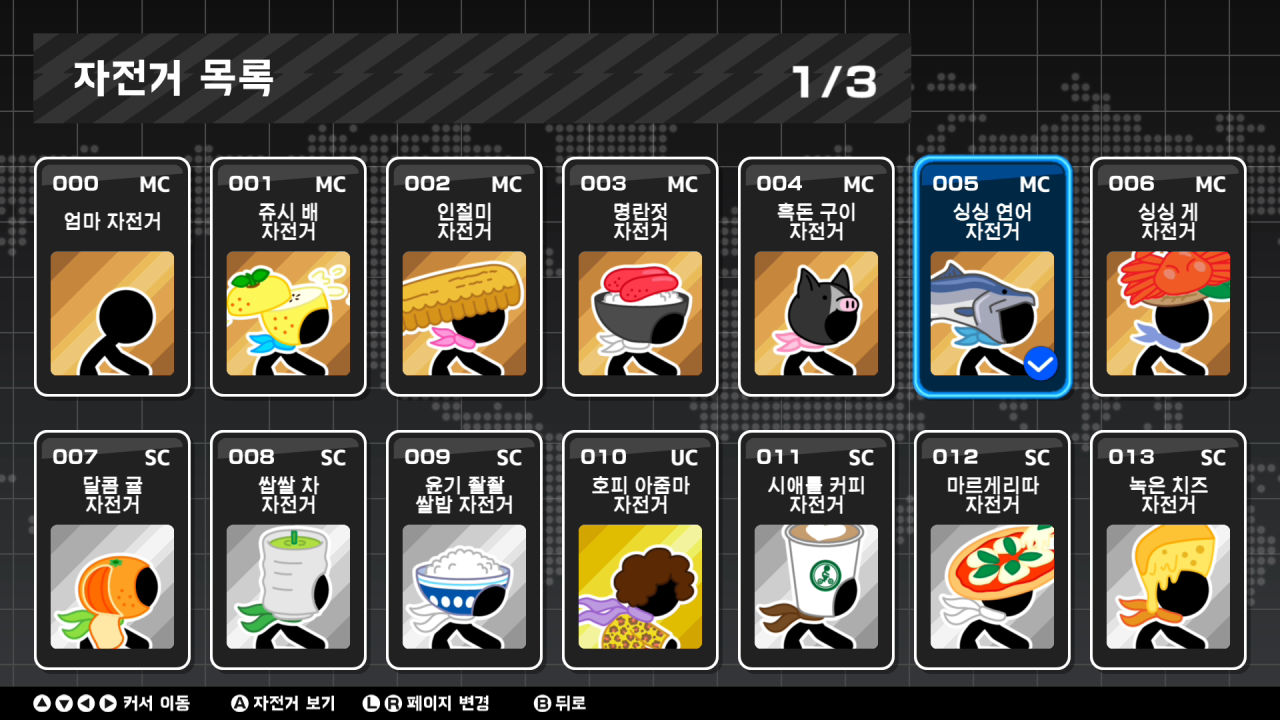Select the 호피 아줌마 자전거 UC card
The width and height of the screenshot is (1280, 720).
coord(640,550)
